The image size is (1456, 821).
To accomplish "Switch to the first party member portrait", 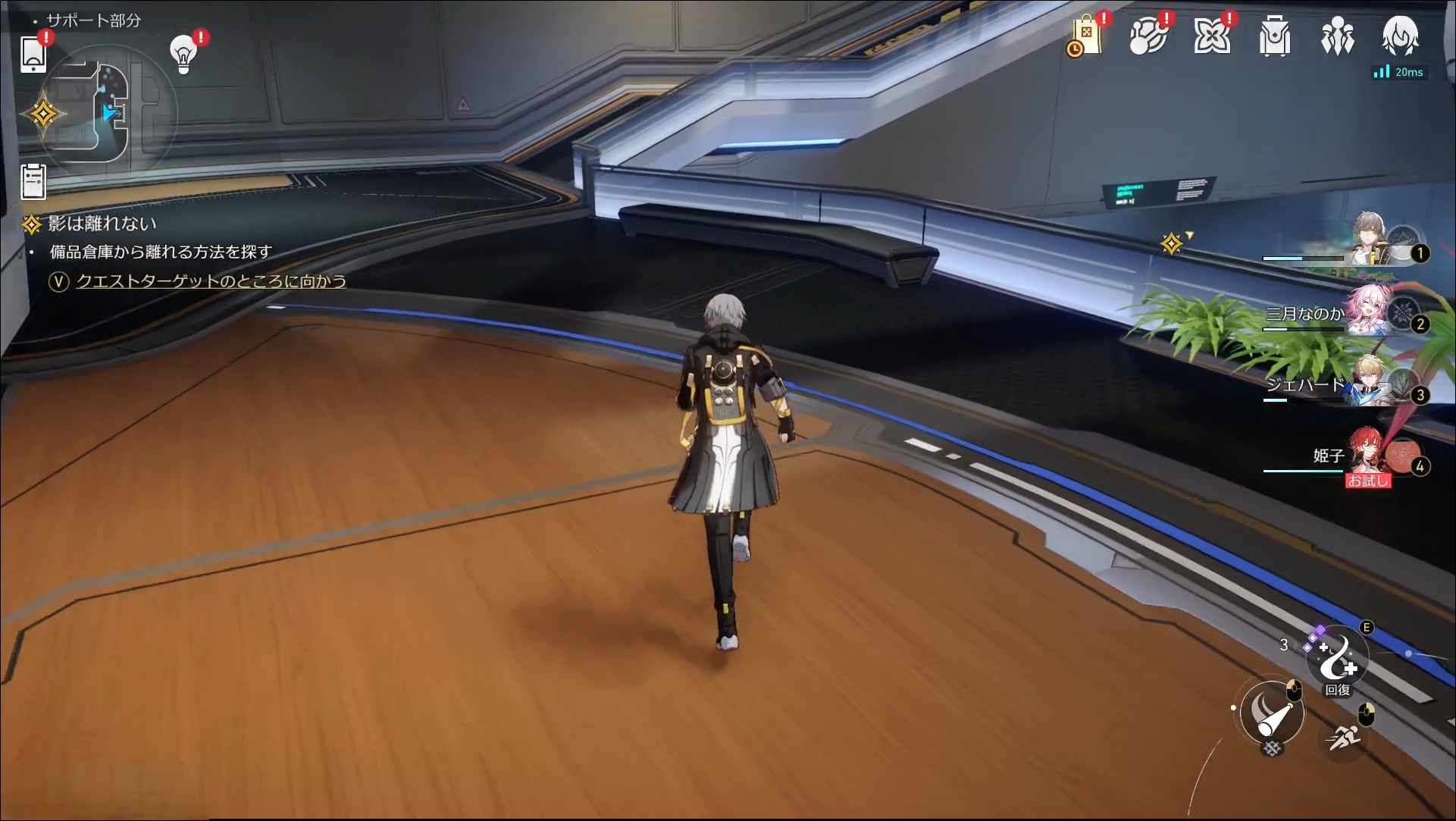I will tap(1372, 239).
